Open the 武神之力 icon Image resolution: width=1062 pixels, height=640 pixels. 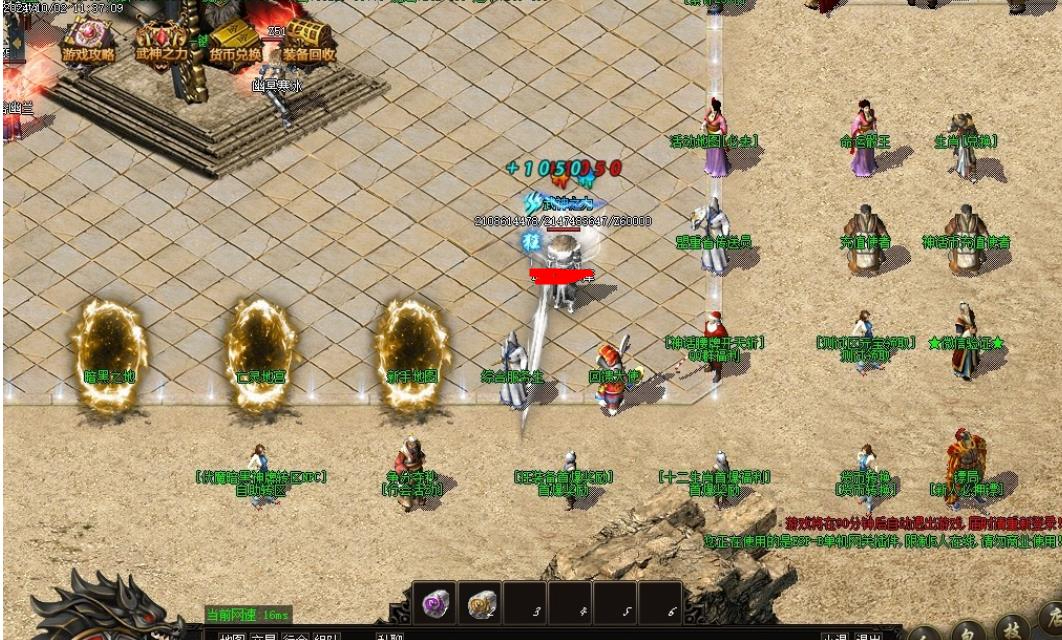pos(162,42)
